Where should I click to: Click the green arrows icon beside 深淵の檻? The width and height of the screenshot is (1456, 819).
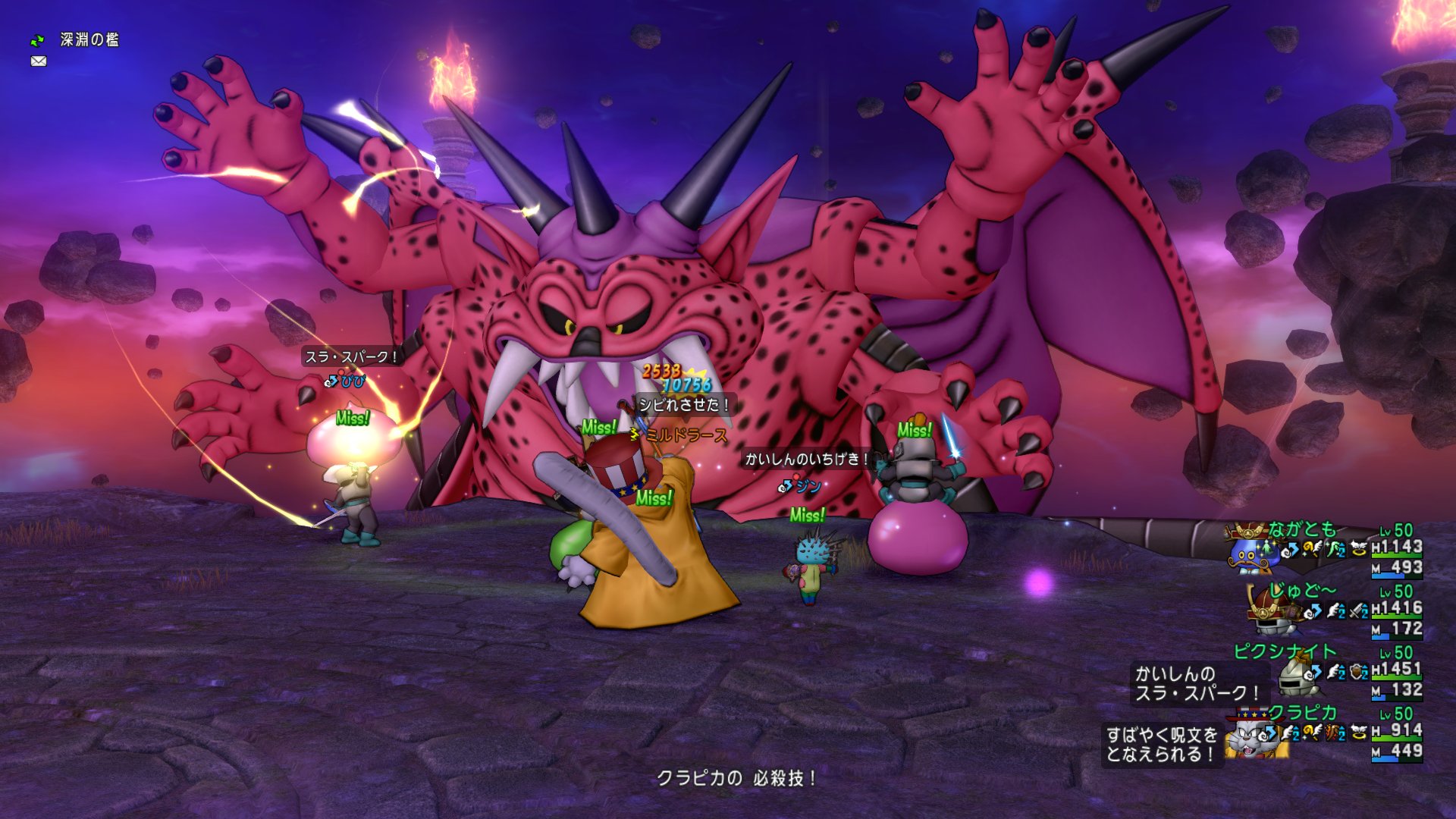pyautogui.click(x=37, y=40)
